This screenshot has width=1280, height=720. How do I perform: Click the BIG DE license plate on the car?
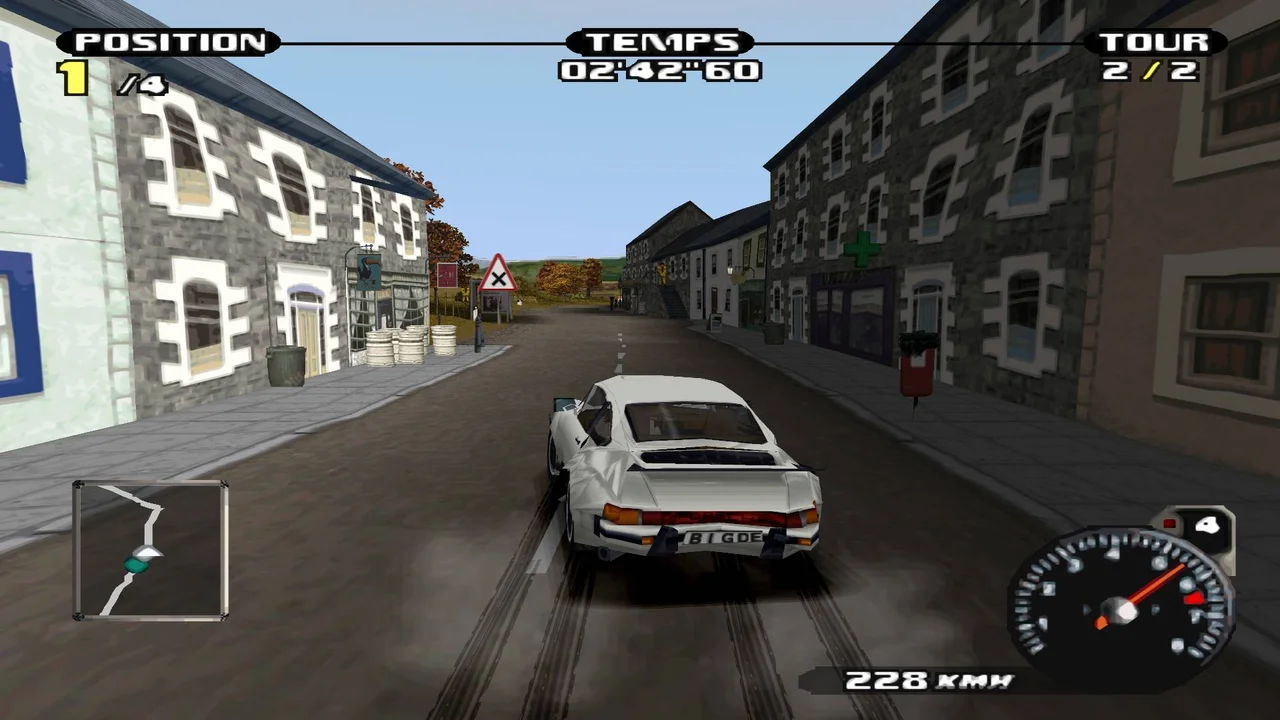tap(723, 539)
